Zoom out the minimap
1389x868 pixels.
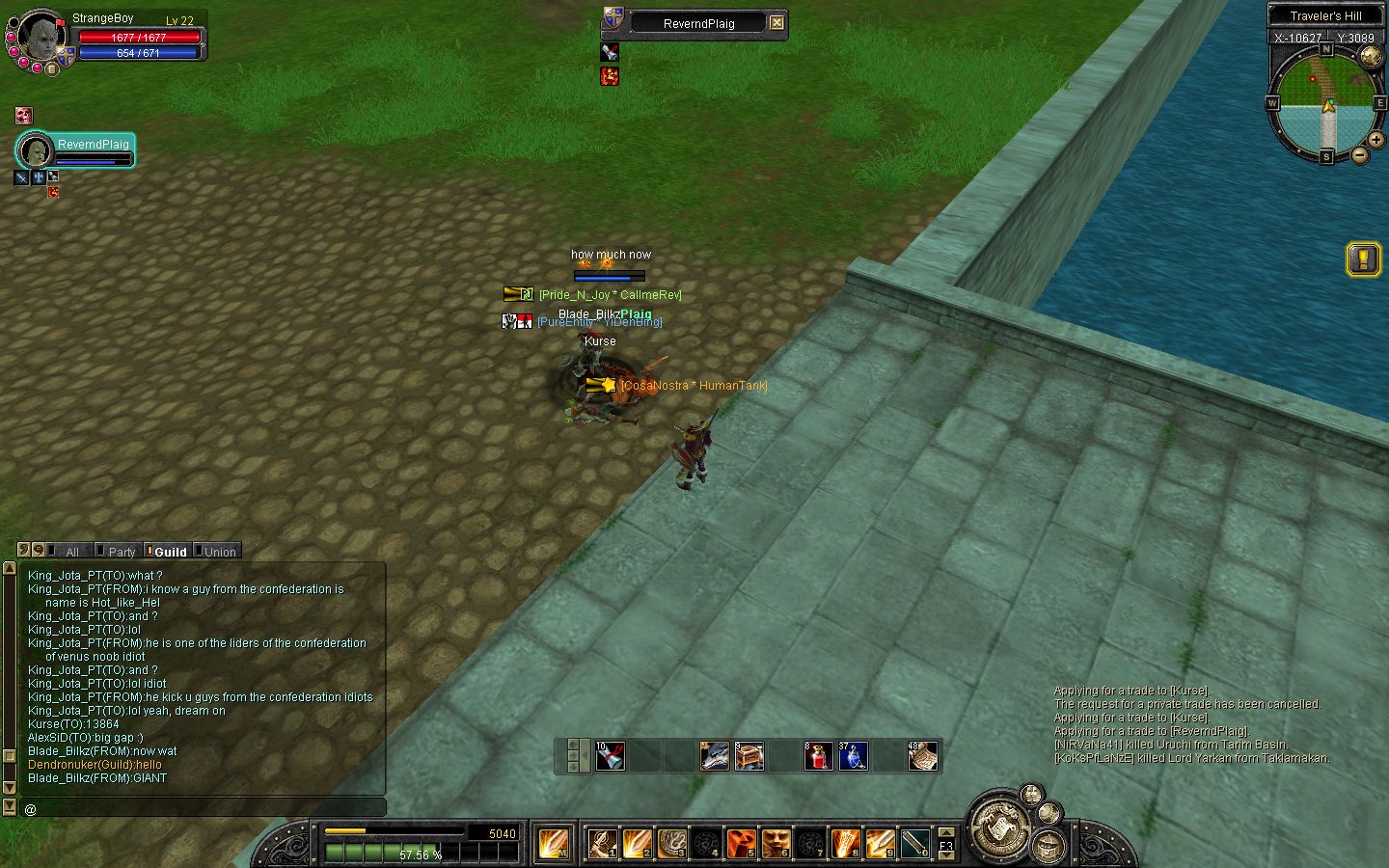[x=1360, y=154]
